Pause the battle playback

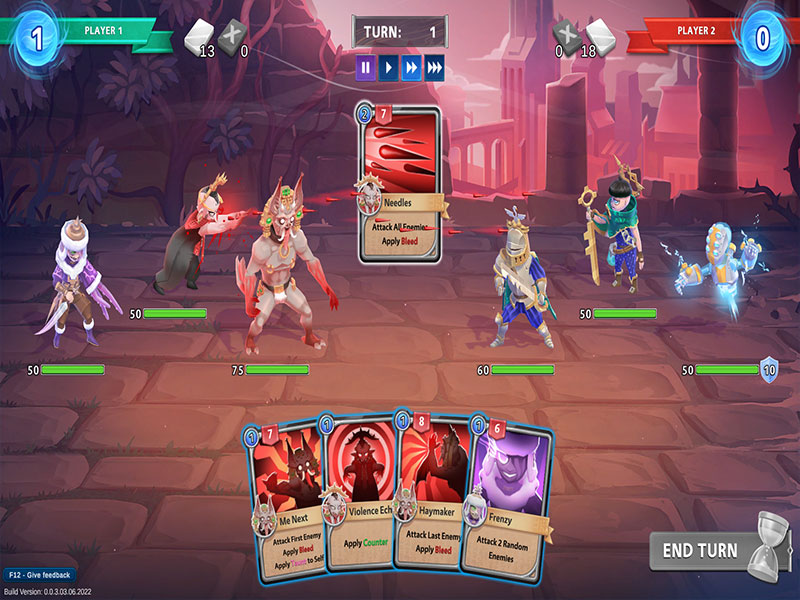[366, 68]
